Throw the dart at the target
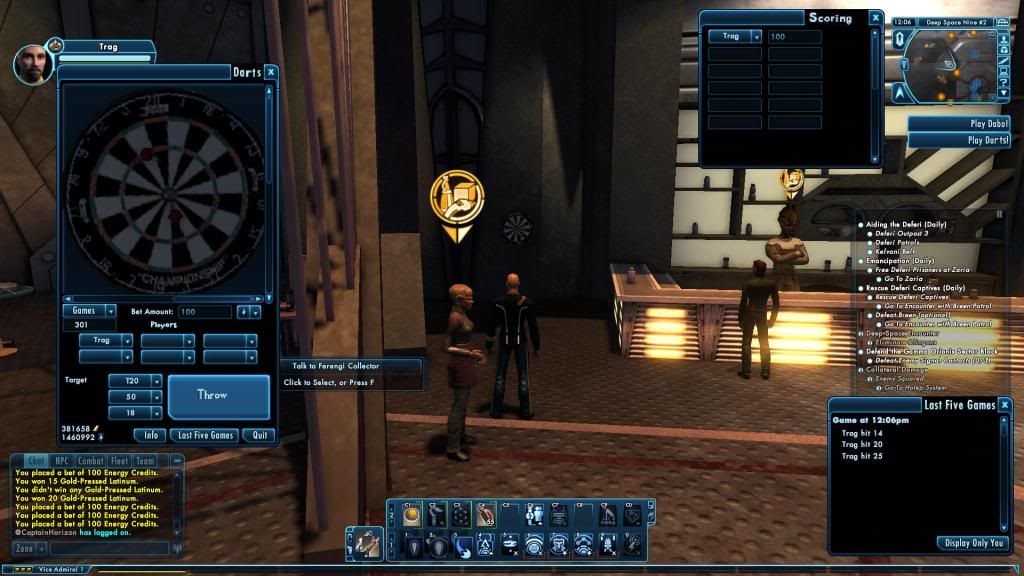 218,396
